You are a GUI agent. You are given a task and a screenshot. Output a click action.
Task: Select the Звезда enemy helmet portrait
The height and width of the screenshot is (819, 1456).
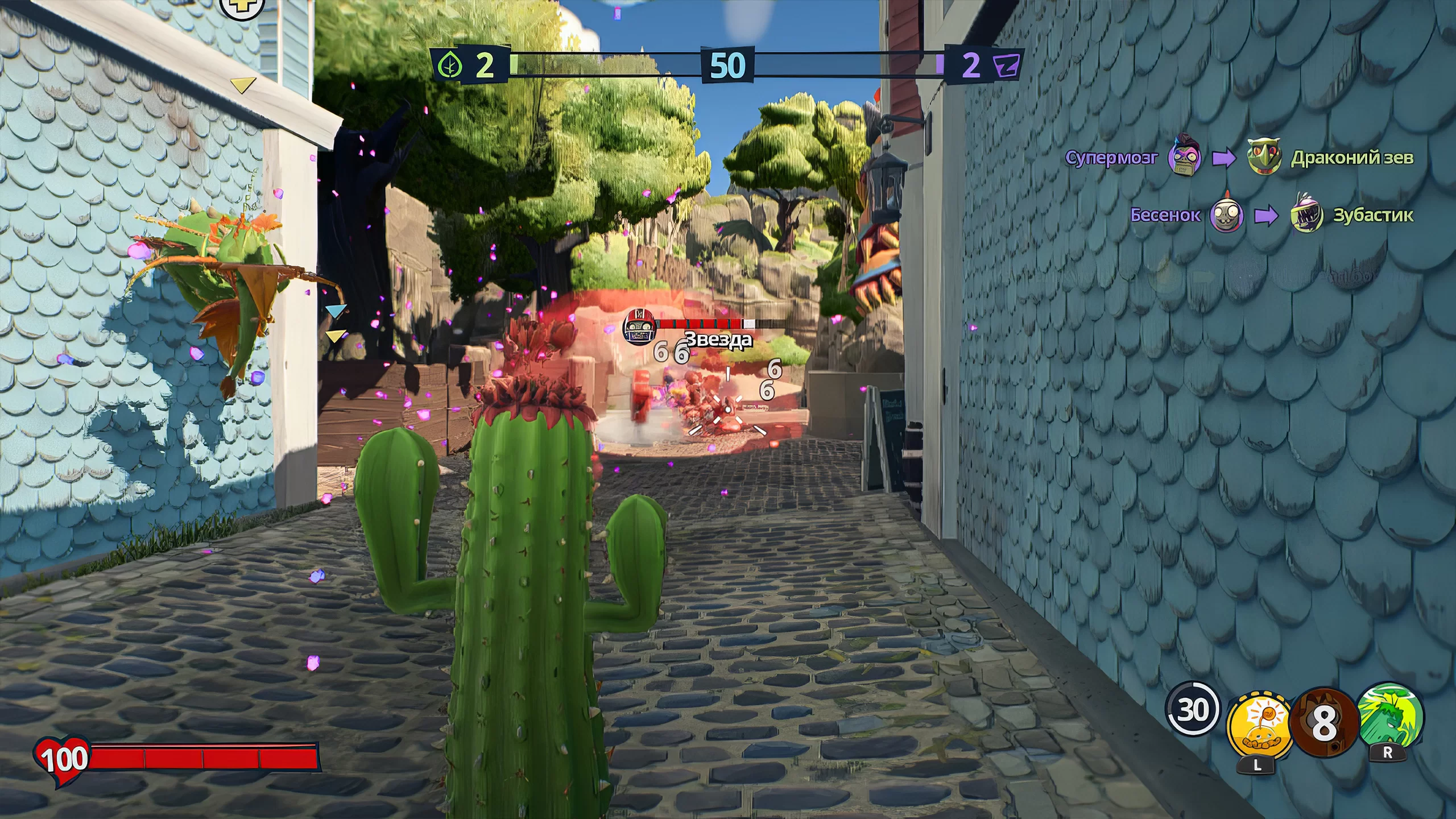click(638, 328)
